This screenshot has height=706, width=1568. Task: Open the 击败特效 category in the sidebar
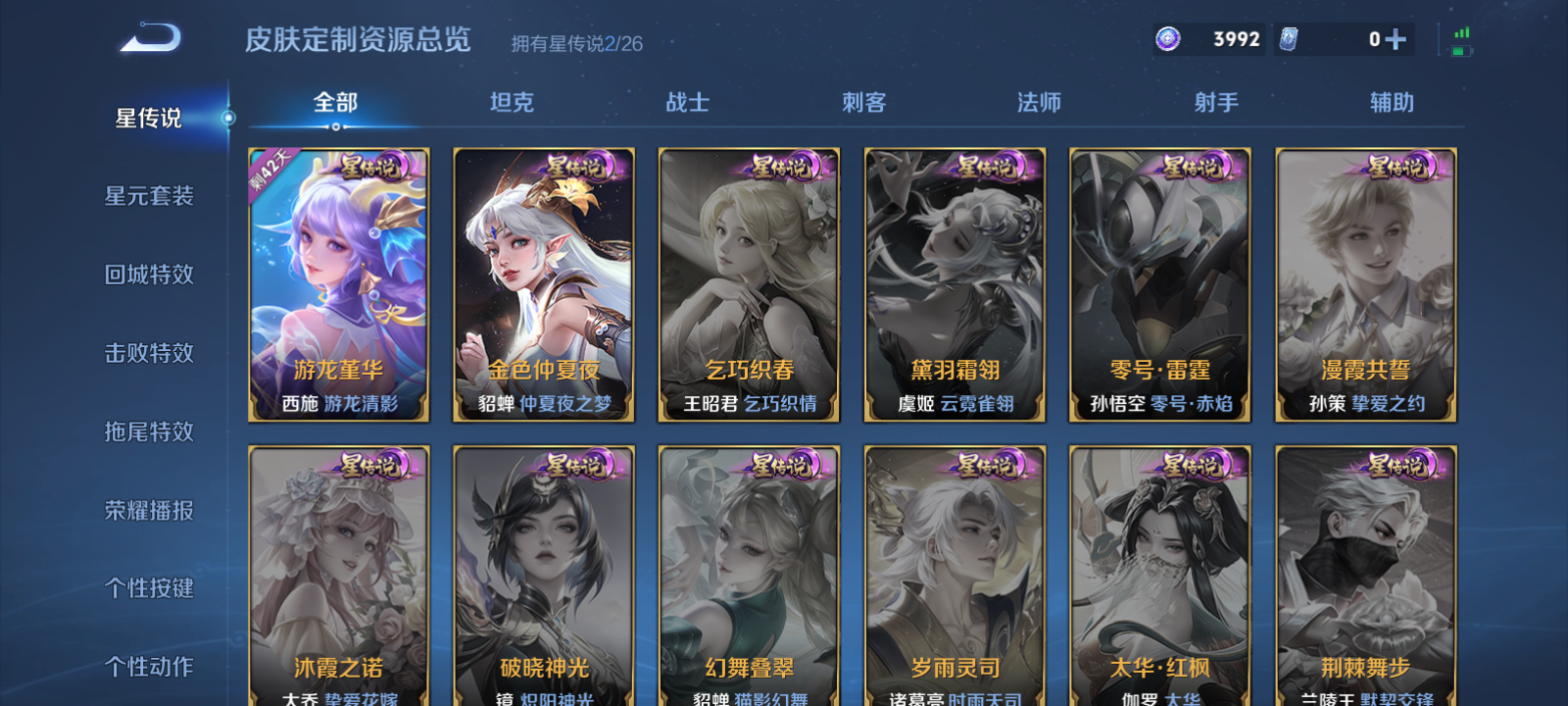pyautogui.click(x=149, y=353)
